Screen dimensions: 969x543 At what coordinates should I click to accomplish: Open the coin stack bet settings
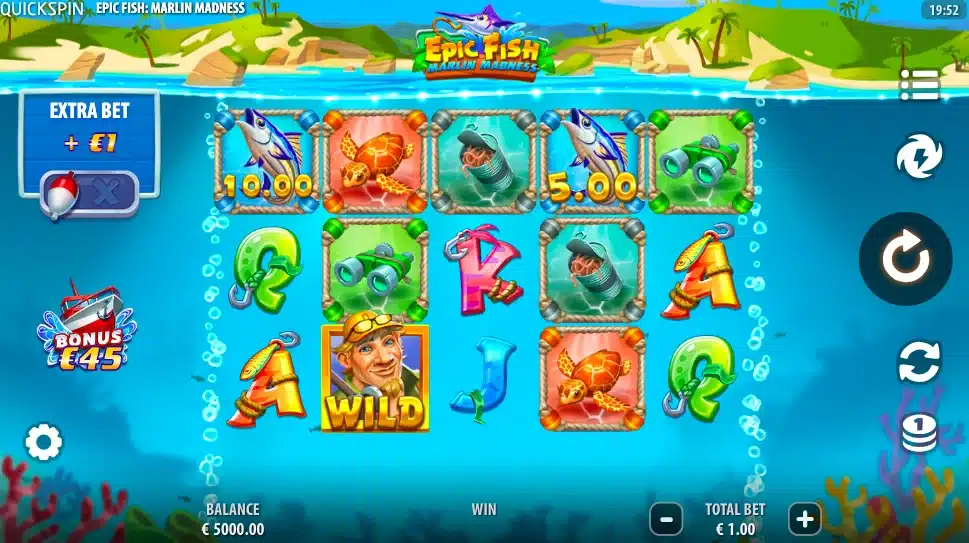coord(919,432)
